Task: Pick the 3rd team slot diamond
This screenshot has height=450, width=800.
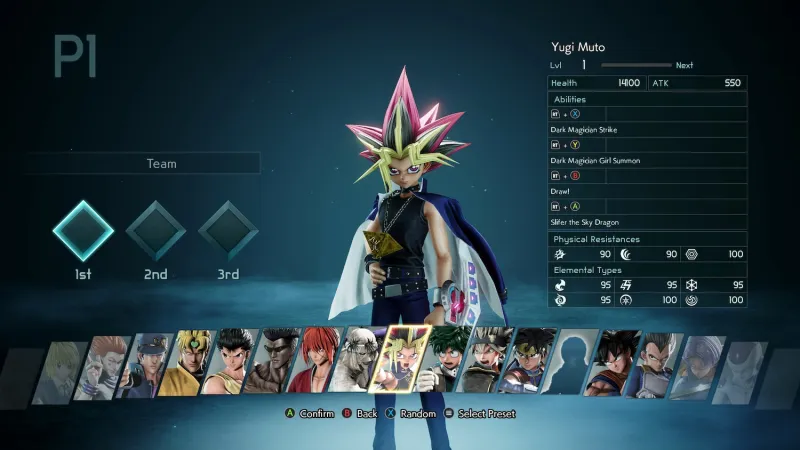Action: pos(229,231)
